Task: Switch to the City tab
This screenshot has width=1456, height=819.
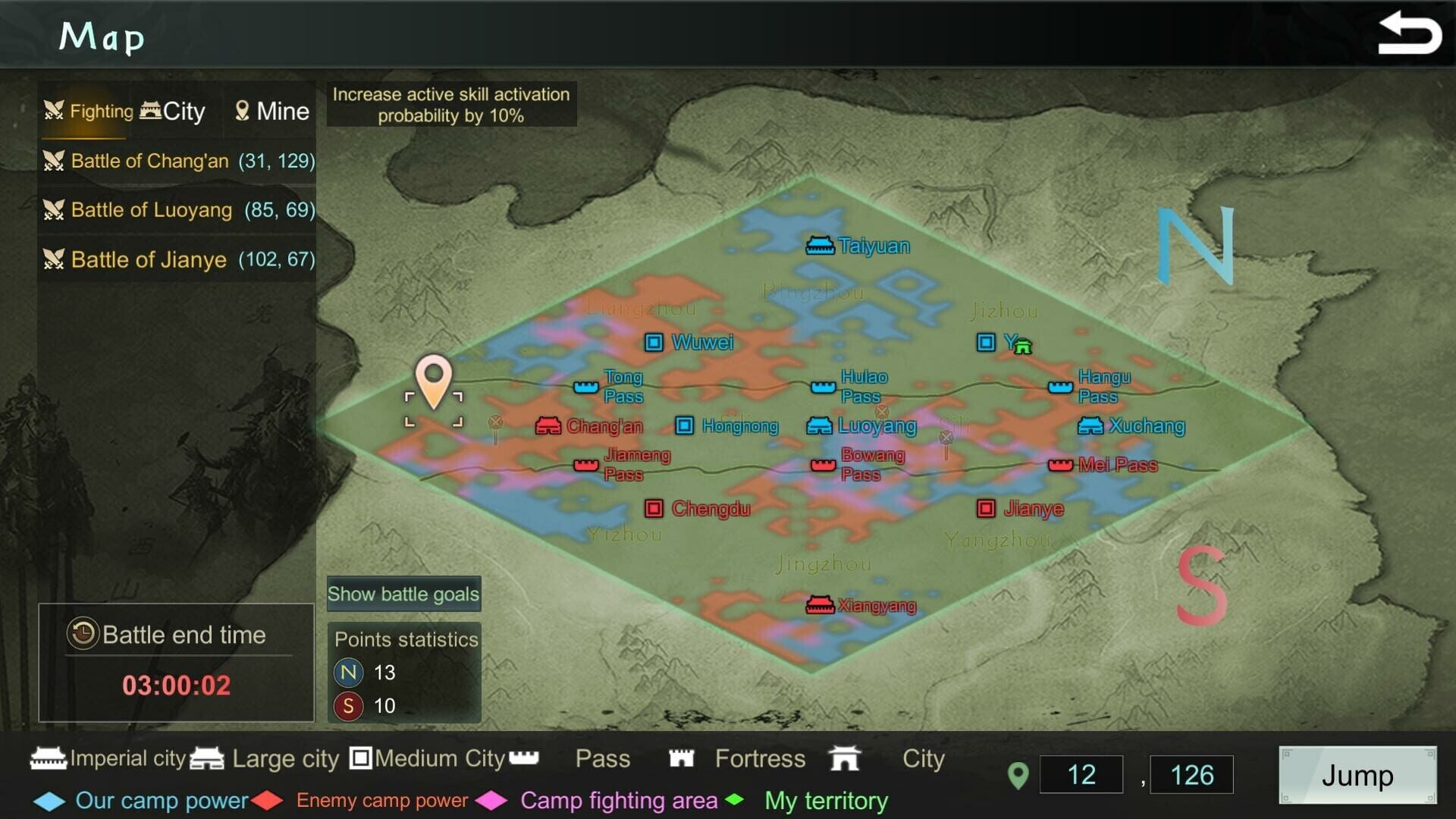Action: point(174,111)
